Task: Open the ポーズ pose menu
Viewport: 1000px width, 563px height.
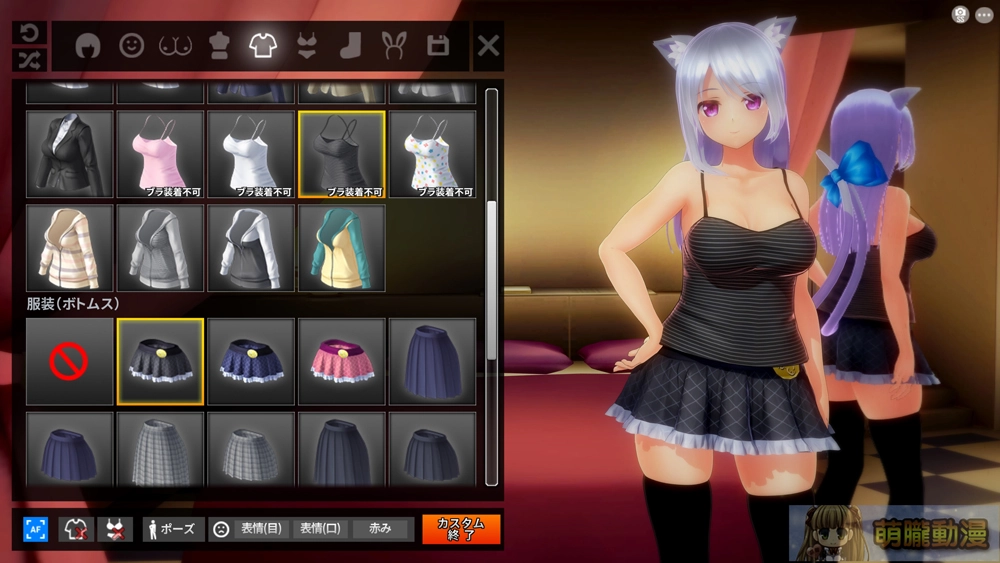Action: click(173, 529)
